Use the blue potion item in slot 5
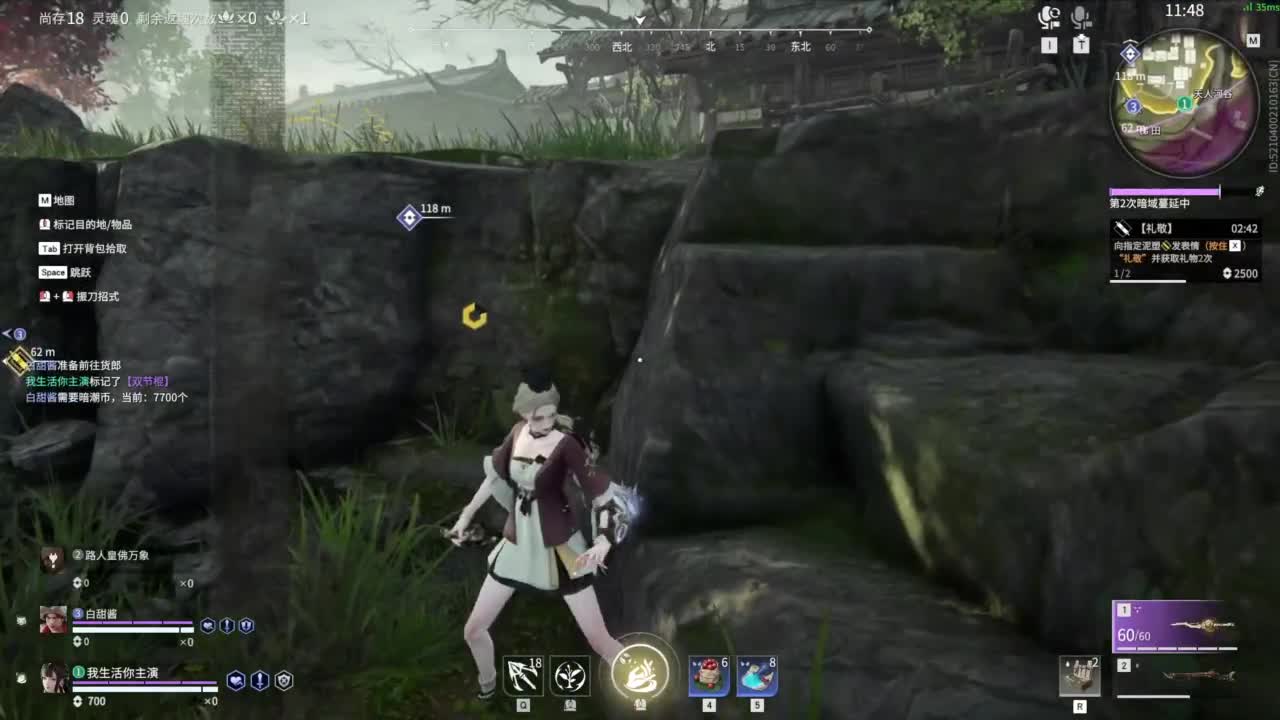Viewport: 1280px width, 720px height. (x=757, y=677)
